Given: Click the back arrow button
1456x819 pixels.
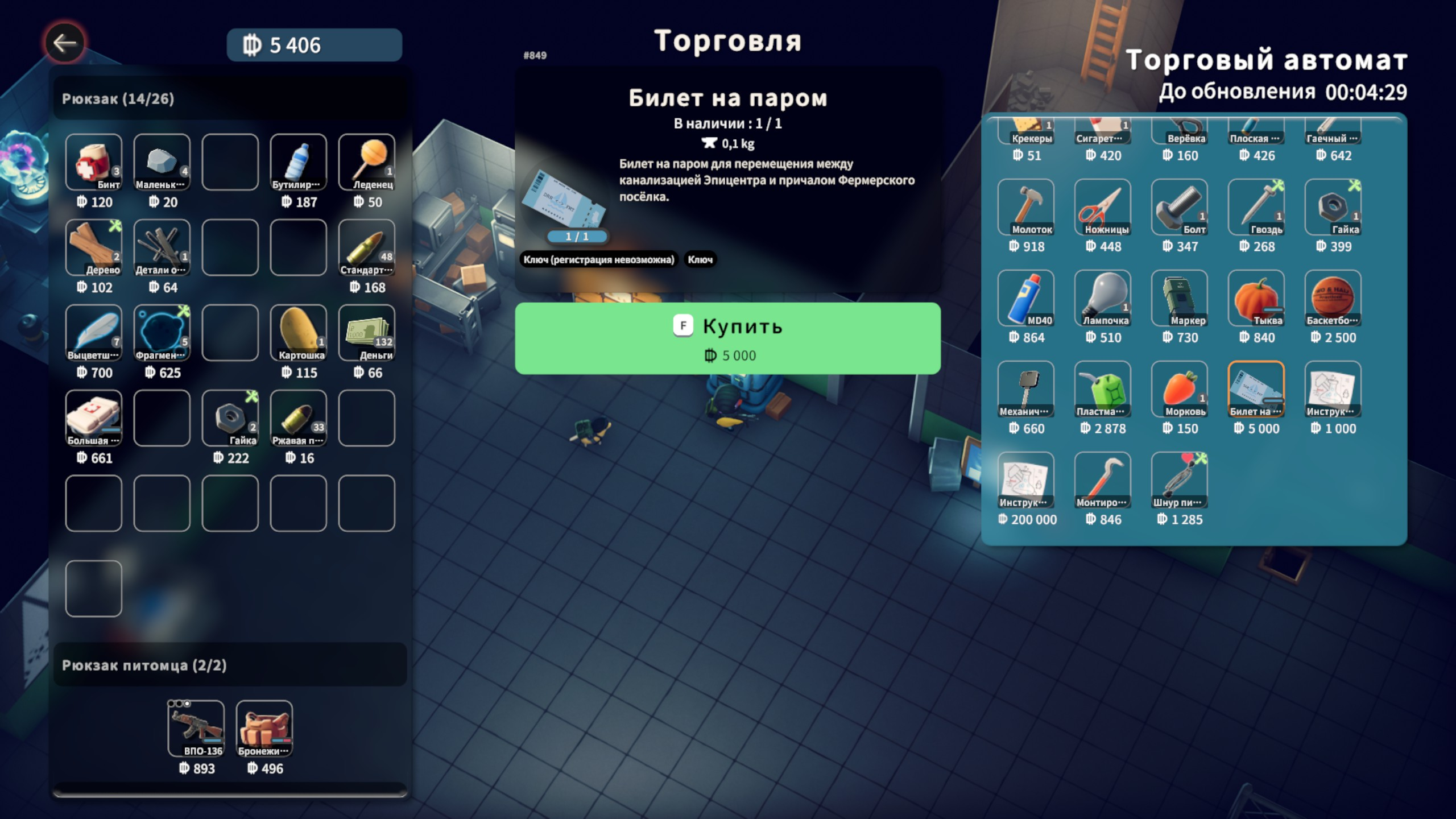Looking at the screenshot, I should click(x=65, y=43).
